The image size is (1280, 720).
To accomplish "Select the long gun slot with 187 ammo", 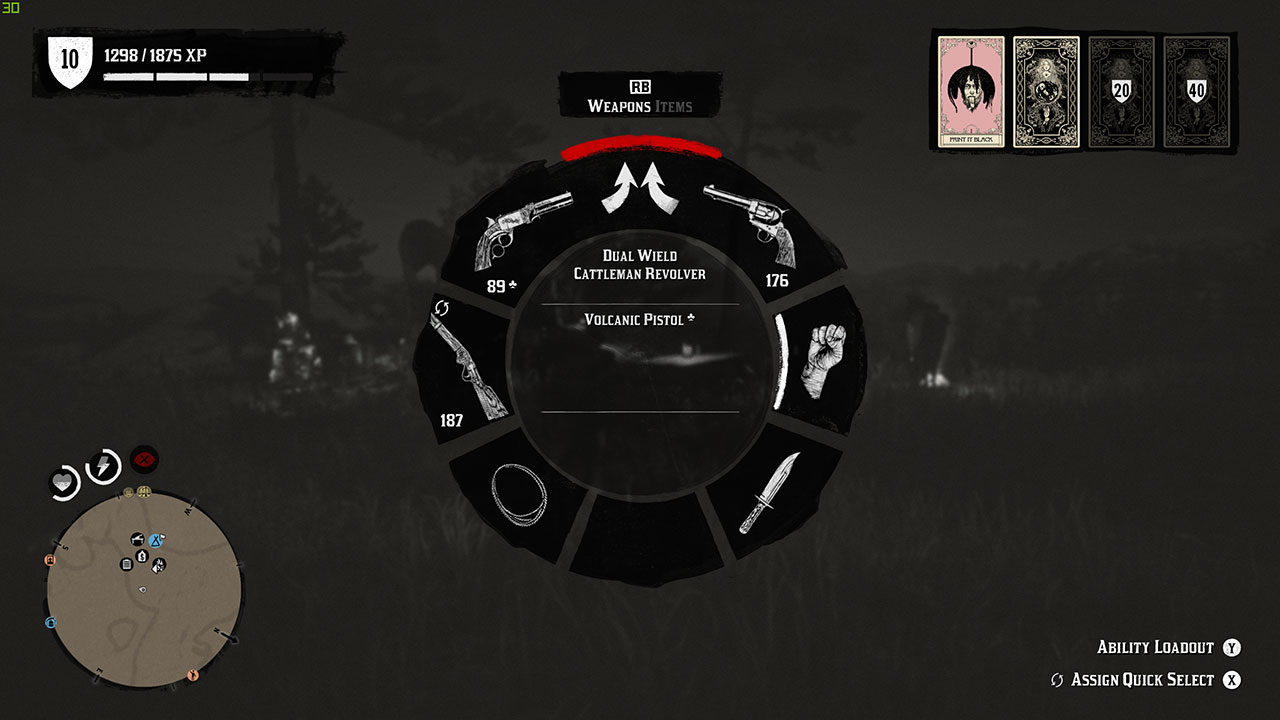I will pos(467,365).
